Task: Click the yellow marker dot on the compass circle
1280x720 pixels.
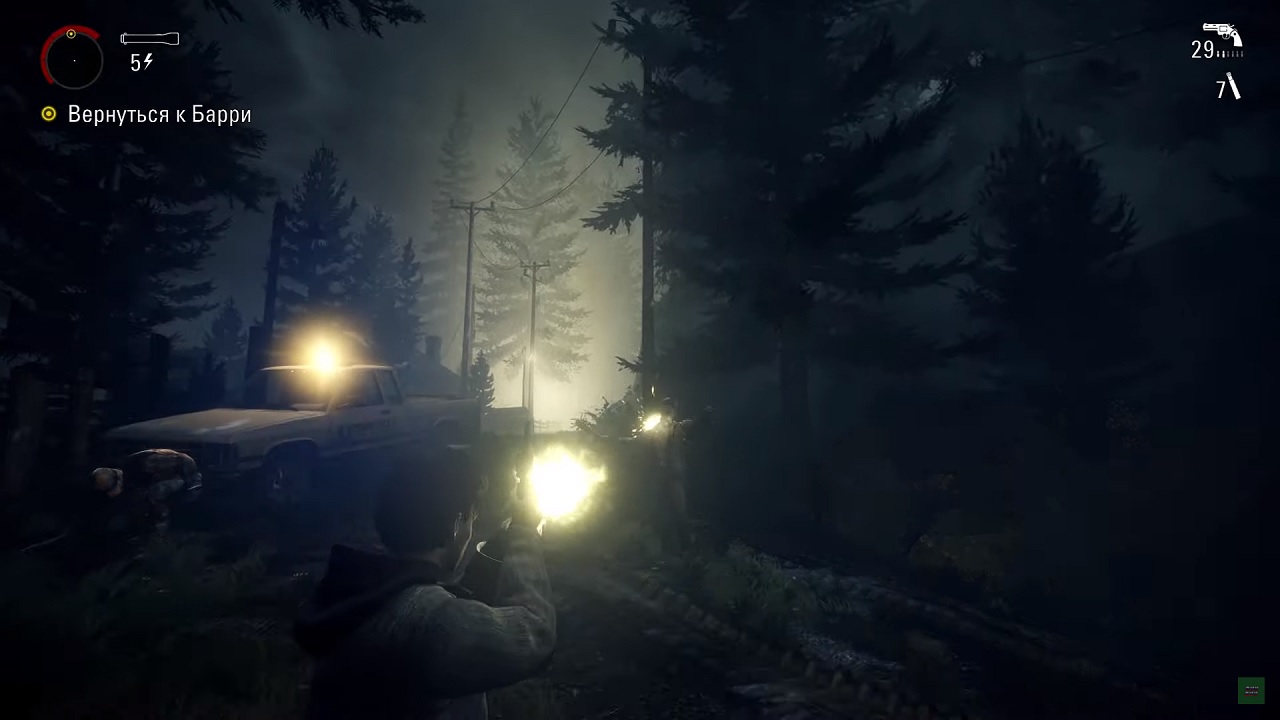Action: click(71, 34)
